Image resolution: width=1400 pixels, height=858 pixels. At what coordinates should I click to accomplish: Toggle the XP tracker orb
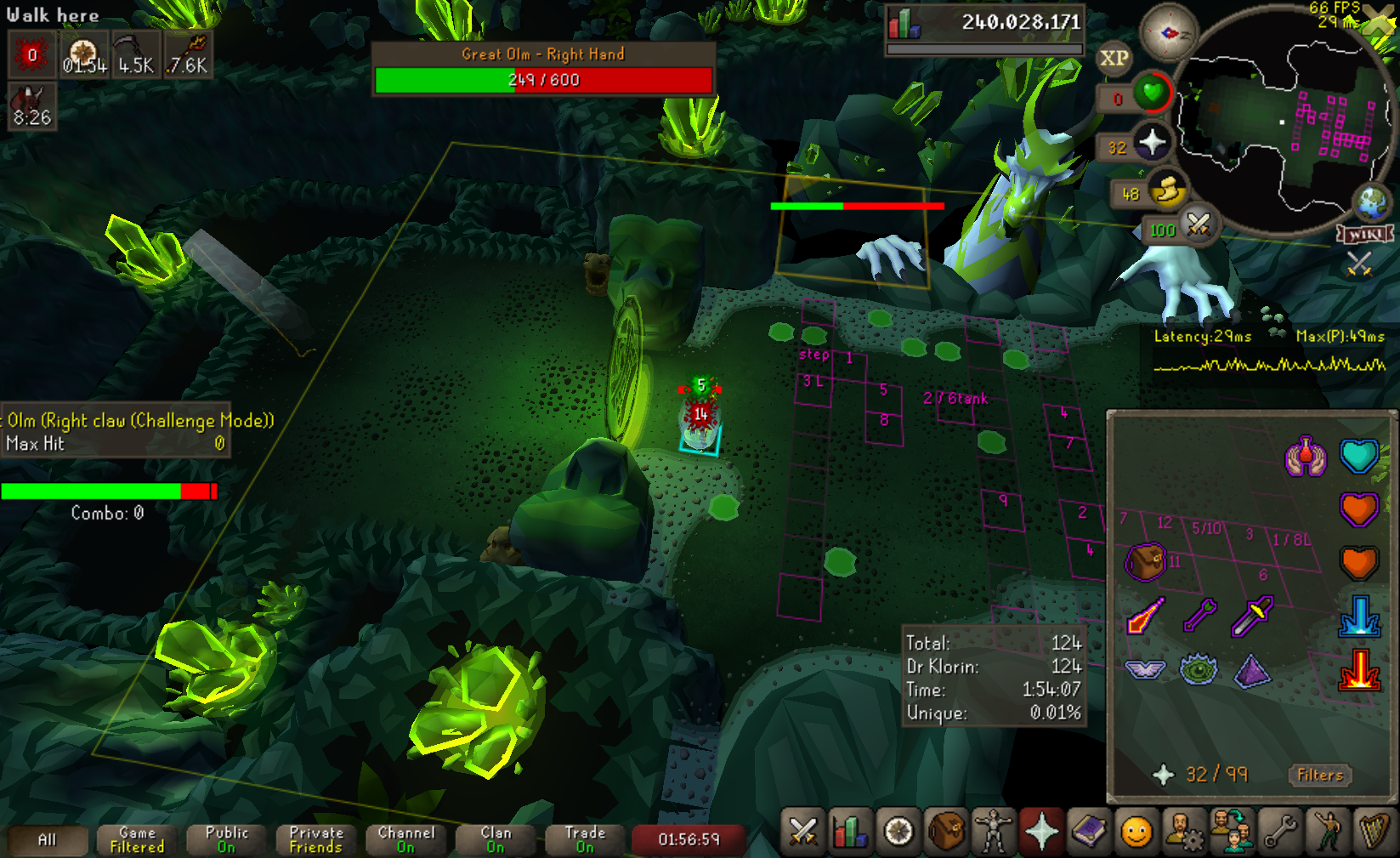click(x=1114, y=58)
